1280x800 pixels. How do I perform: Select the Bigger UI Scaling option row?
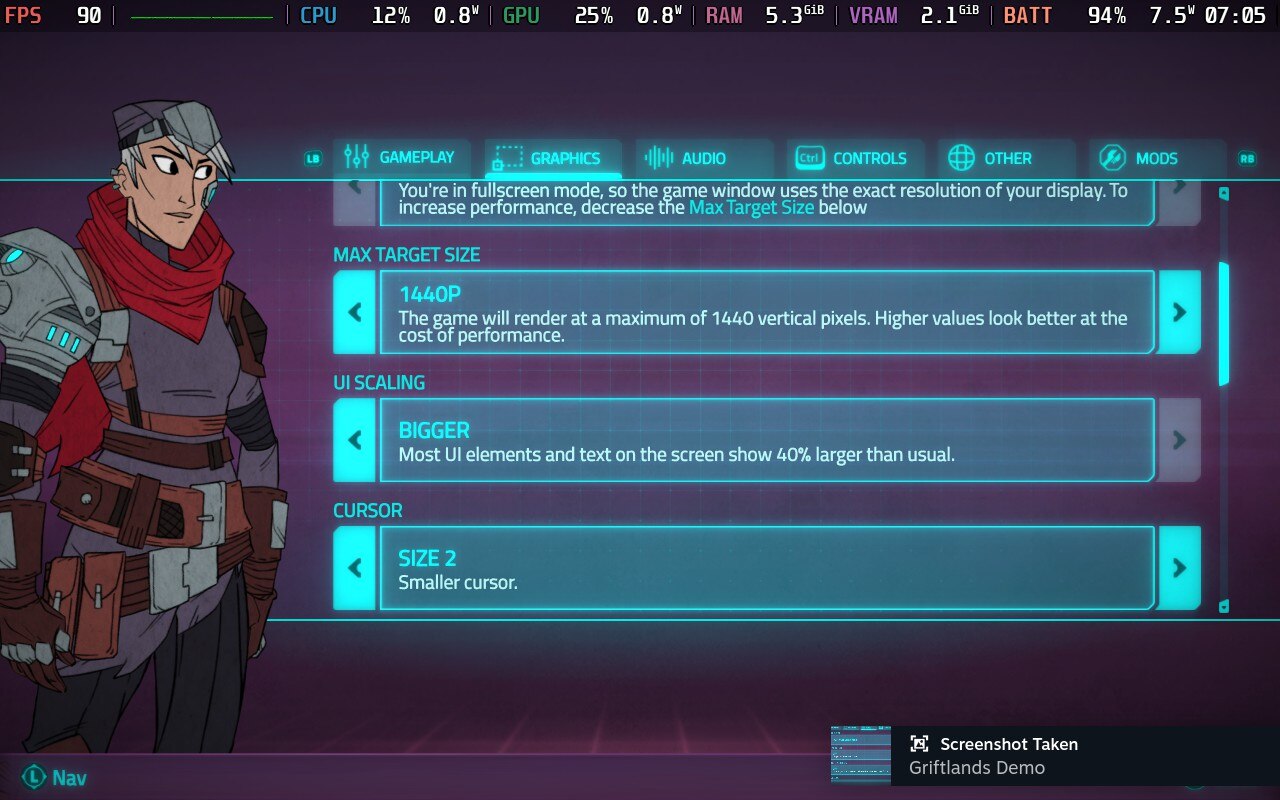tap(766, 440)
